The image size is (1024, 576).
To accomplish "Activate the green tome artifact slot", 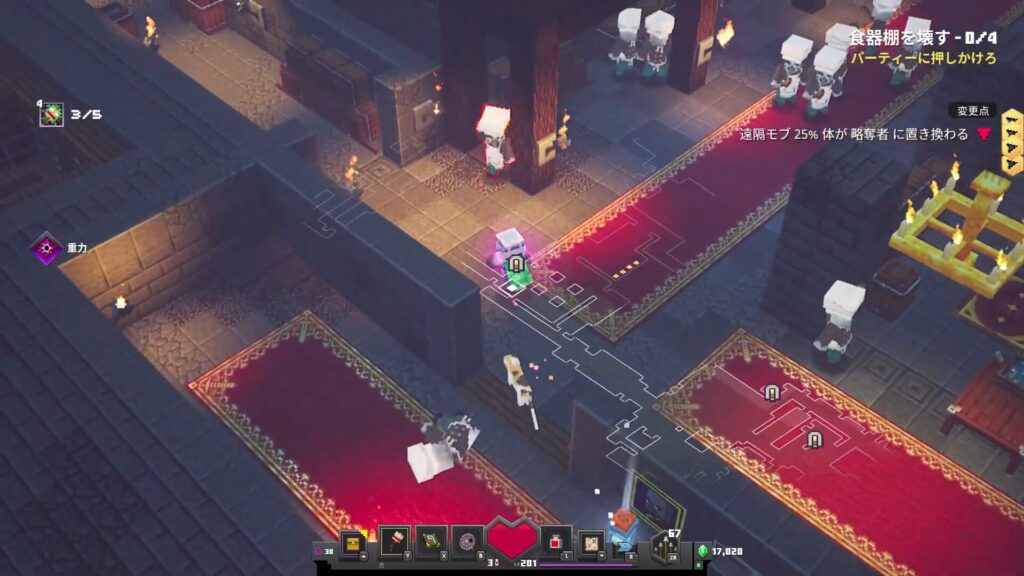I will pyautogui.click(x=431, y=543).
